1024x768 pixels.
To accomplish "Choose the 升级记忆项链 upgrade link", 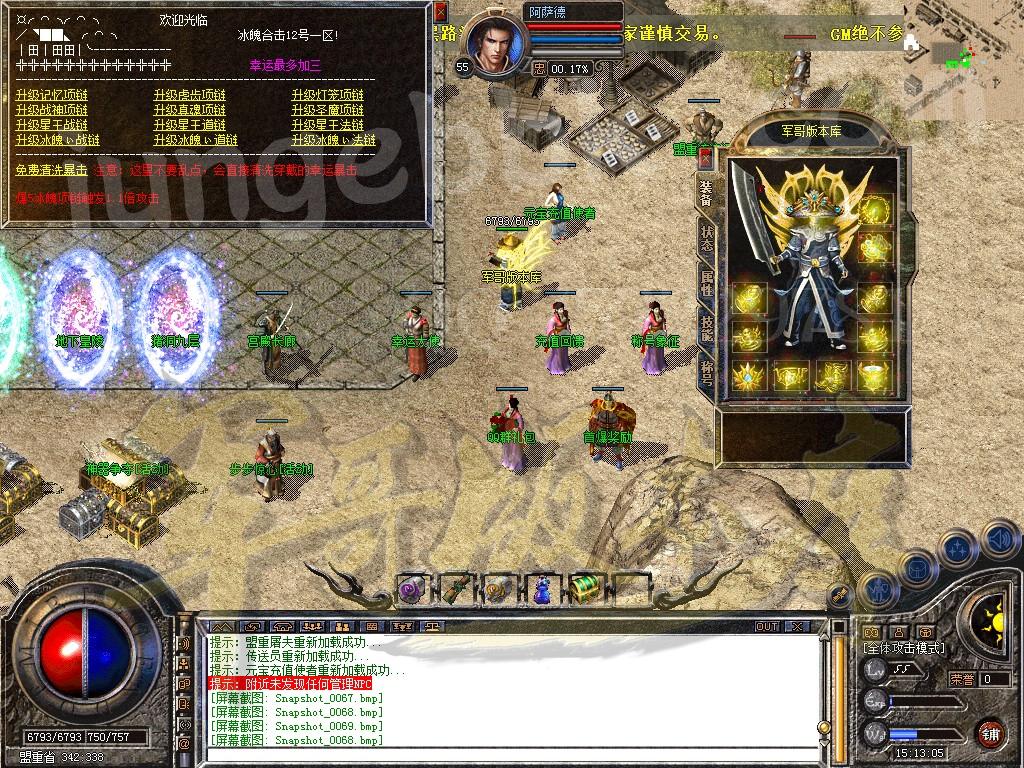I will pos(52,96).
